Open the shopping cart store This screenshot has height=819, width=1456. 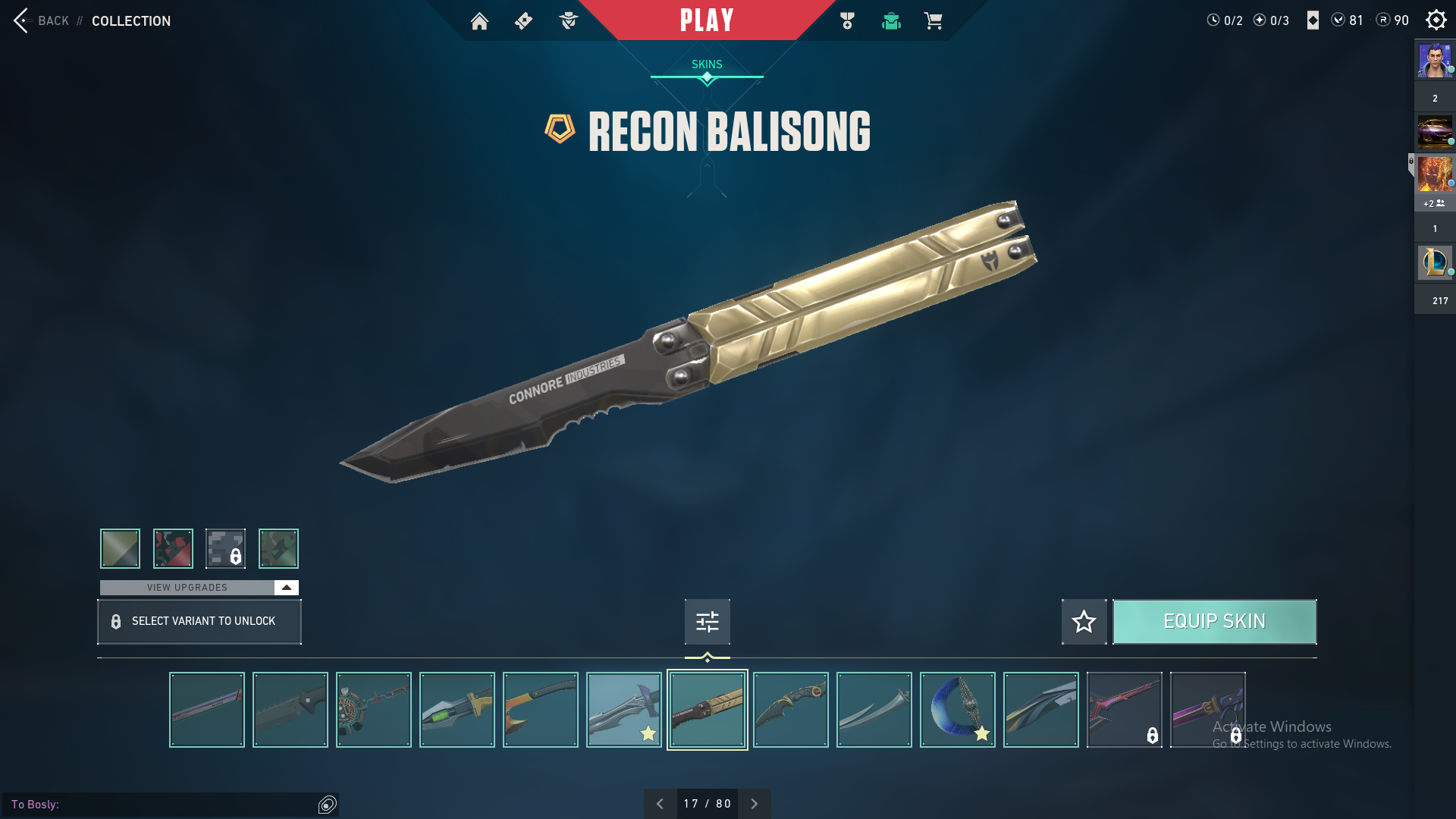coord(933,20)
